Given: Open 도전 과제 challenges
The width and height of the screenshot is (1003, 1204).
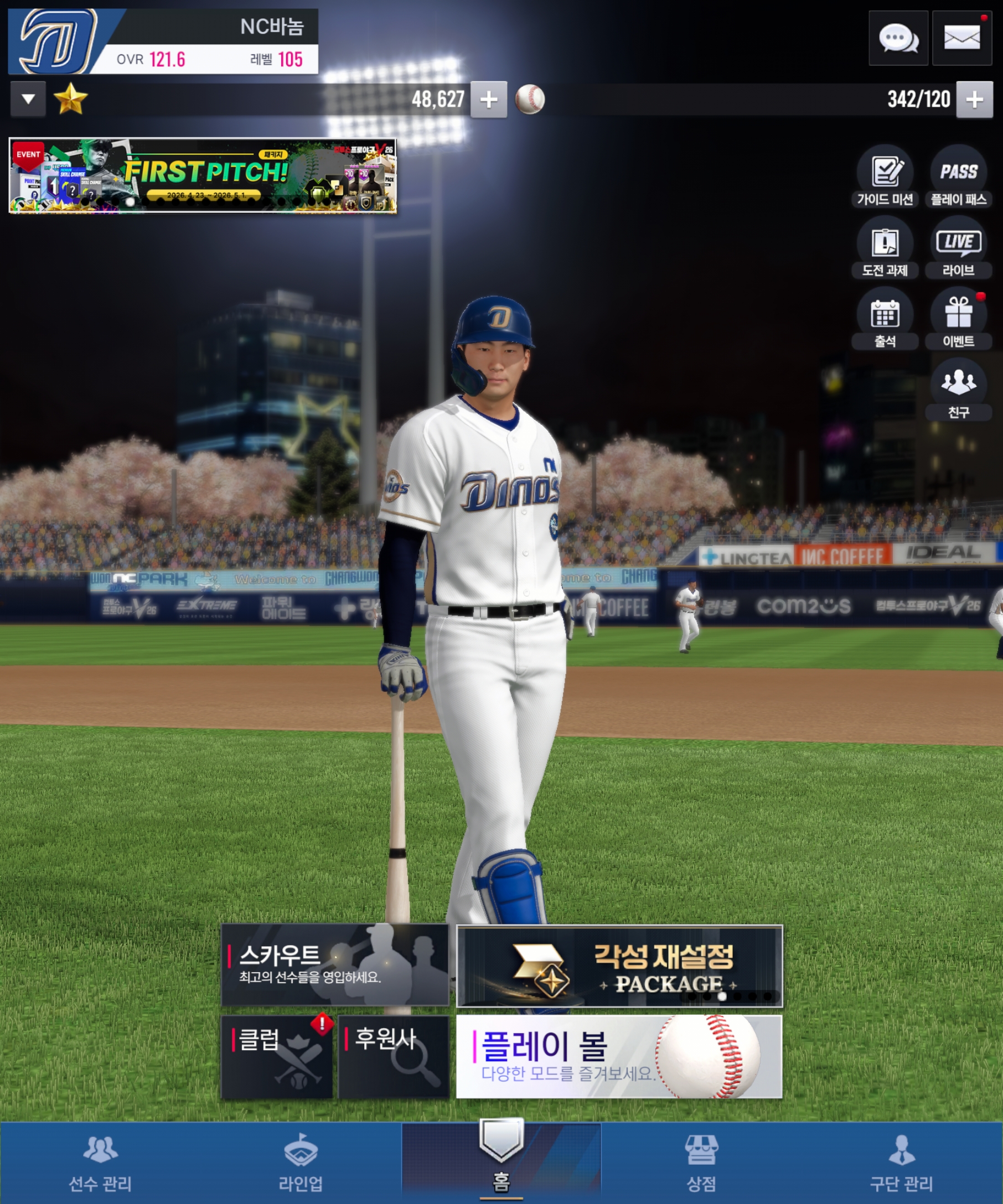Looking at the screenshot, I should [x=885, y=247].
